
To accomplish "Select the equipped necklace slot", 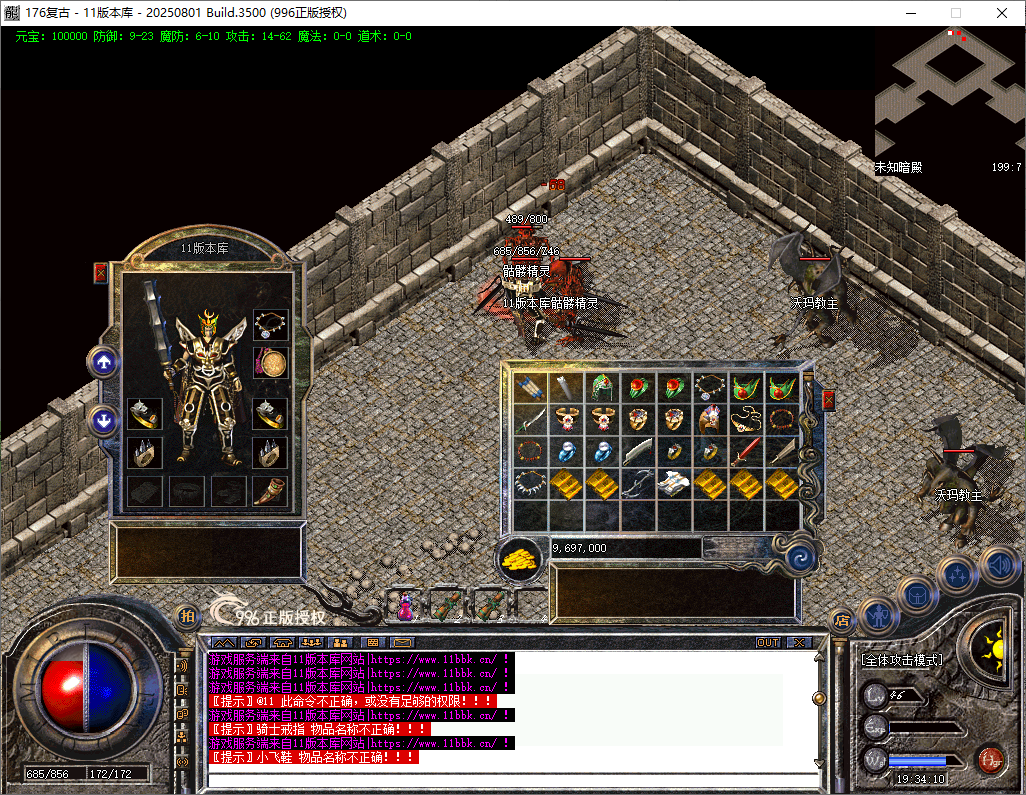I will click(270, 325).
